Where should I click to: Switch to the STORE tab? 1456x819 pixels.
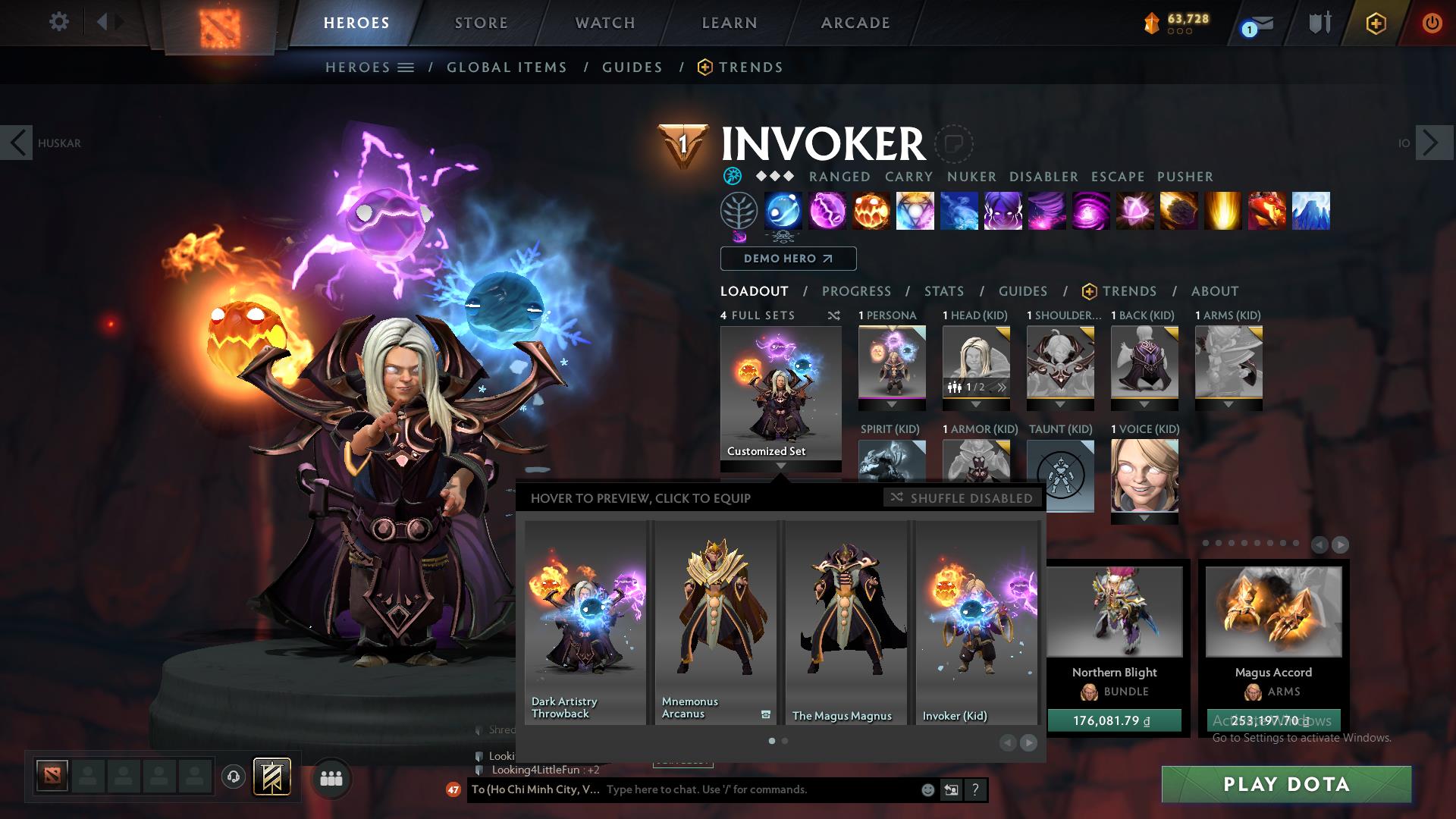[481, 23]
